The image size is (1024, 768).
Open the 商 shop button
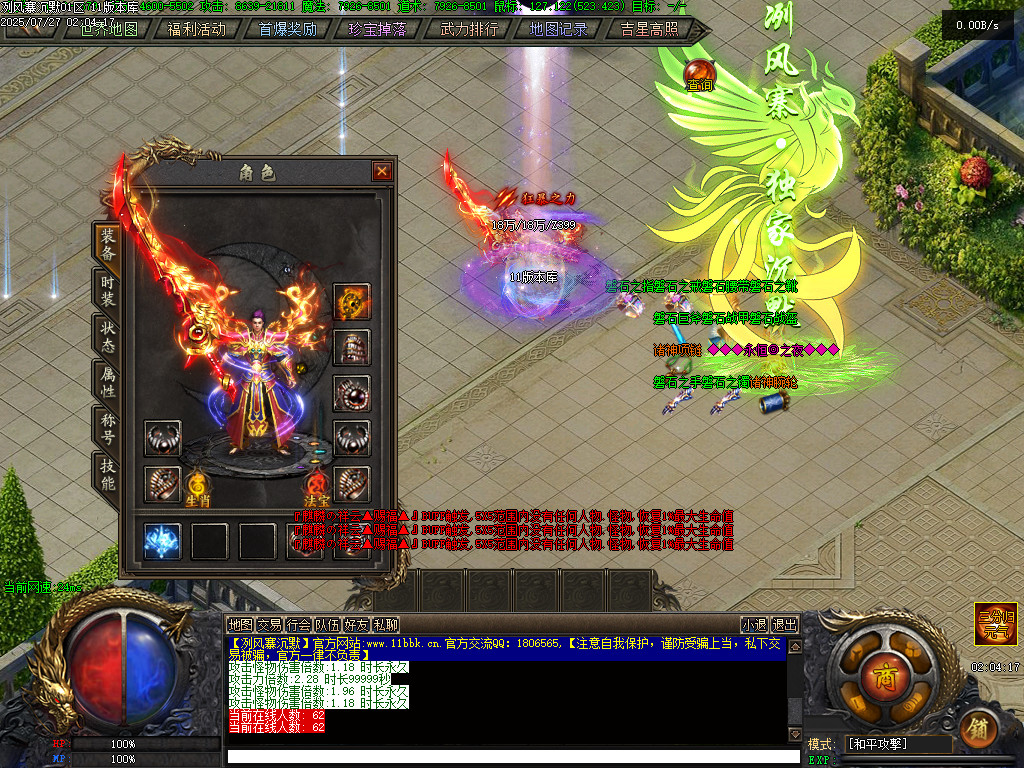tap(882, 670)
